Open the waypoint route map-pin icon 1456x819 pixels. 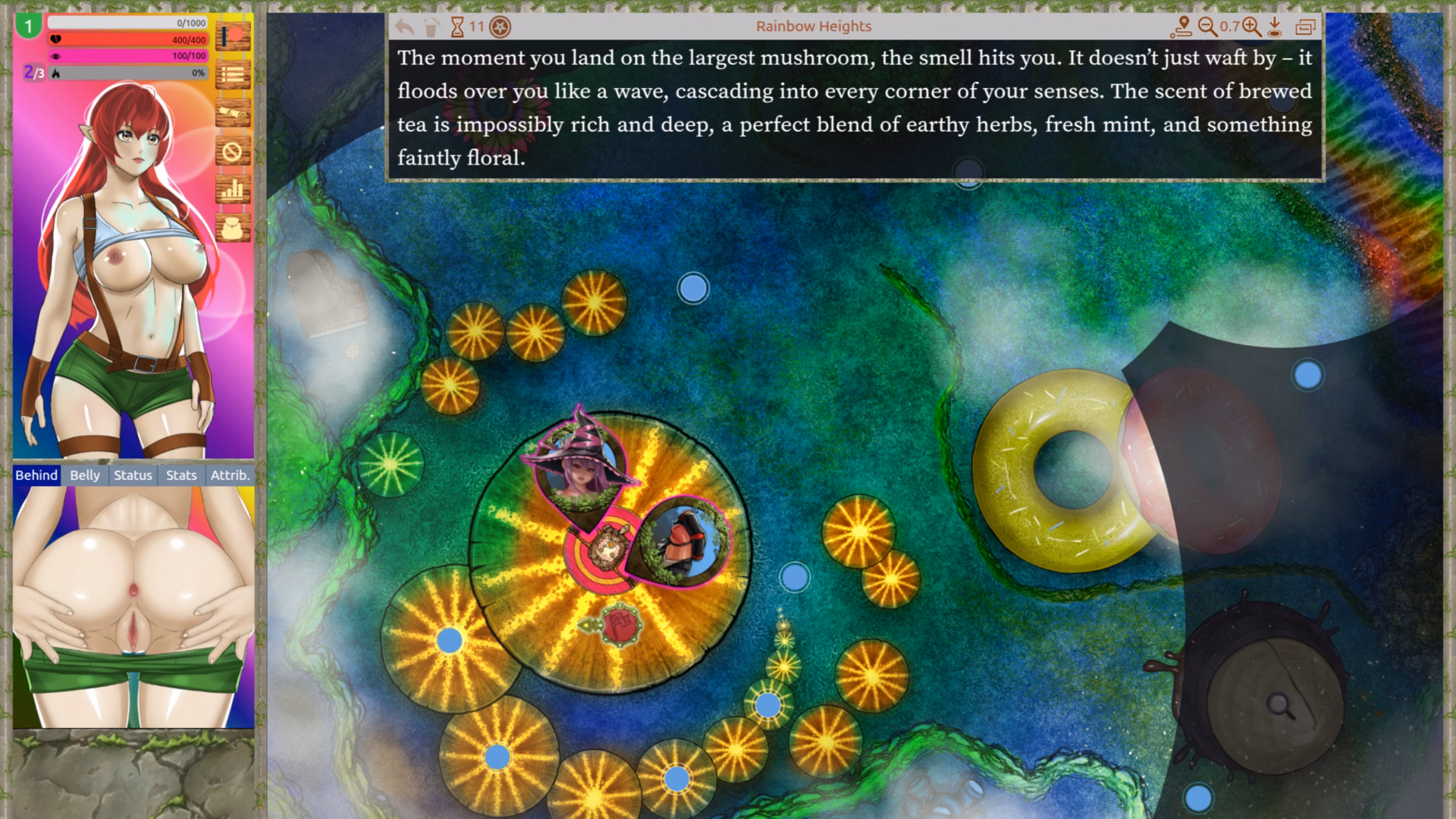coord(1181,25)
